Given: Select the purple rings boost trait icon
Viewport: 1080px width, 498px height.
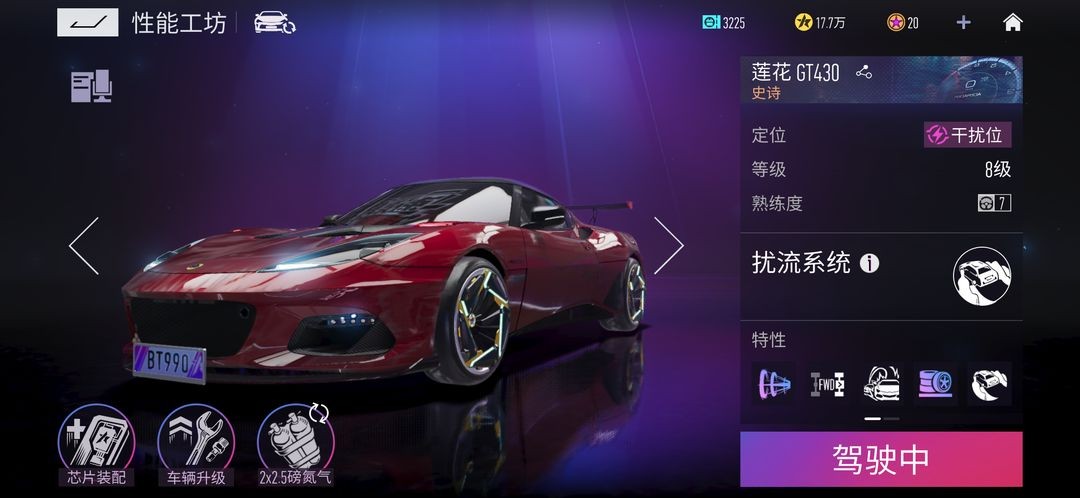Looking at the screenshot, I should [x=773, y=383].
